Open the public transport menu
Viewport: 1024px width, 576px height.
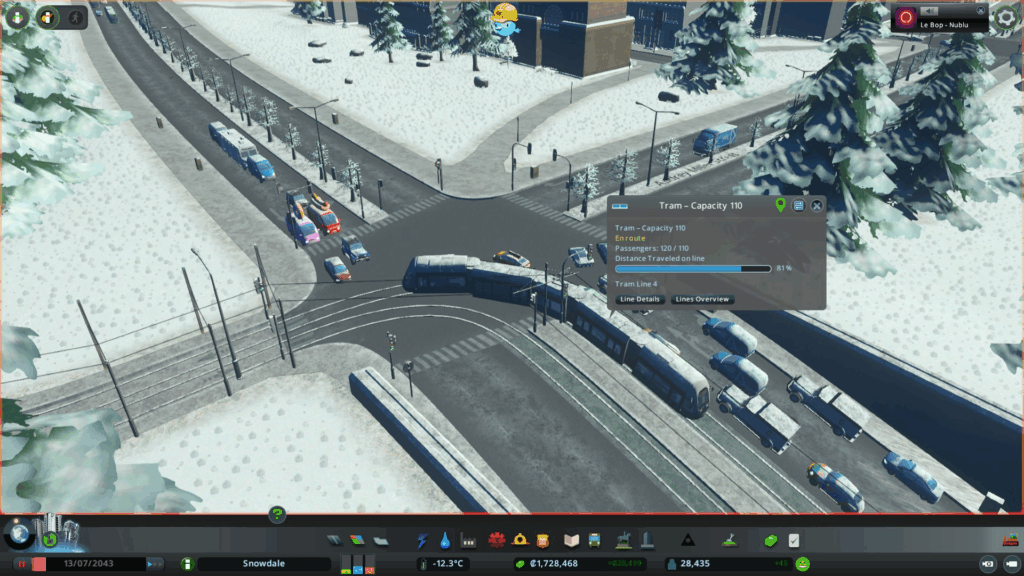pos(595,541)
